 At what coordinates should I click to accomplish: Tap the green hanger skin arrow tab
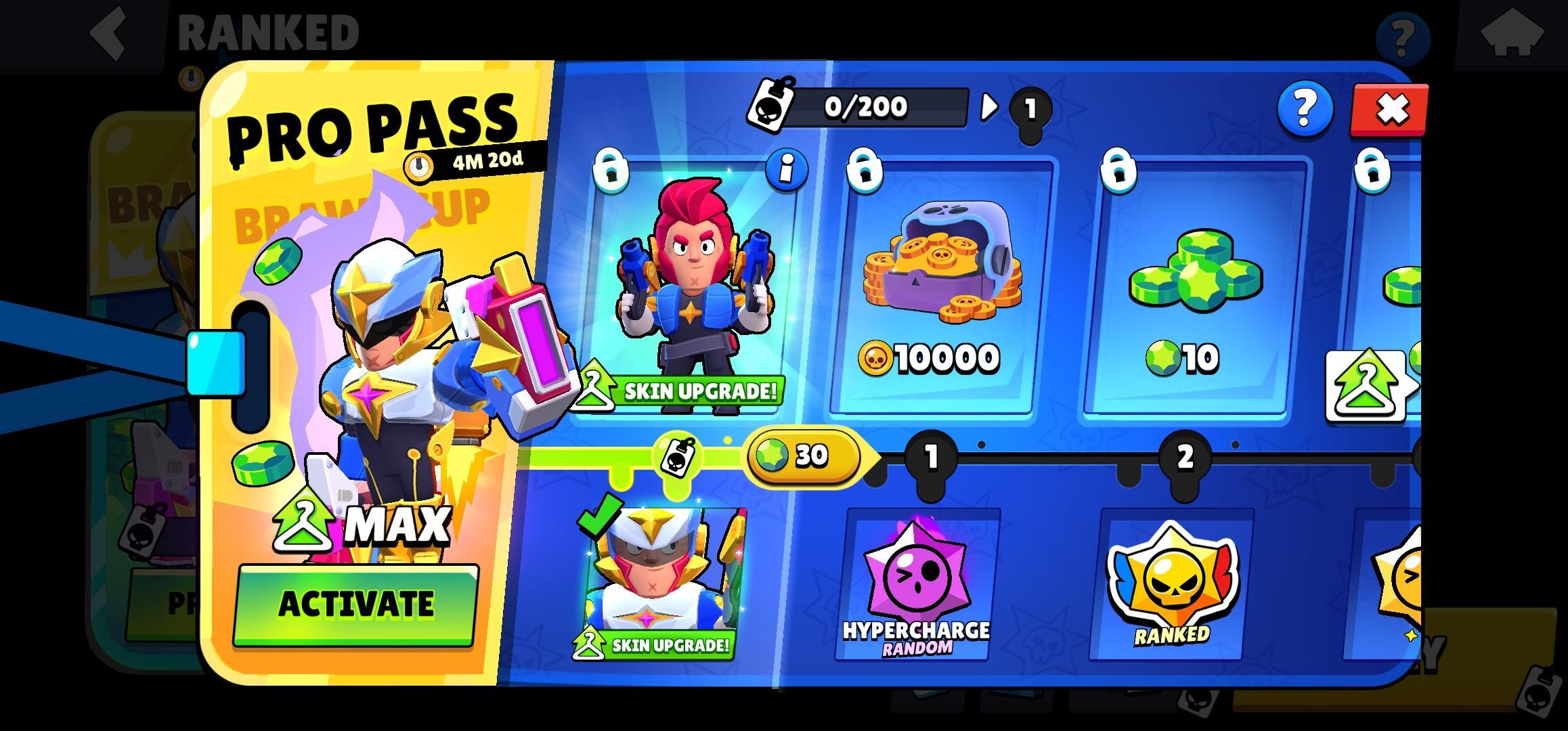[x=1366, y=386]
